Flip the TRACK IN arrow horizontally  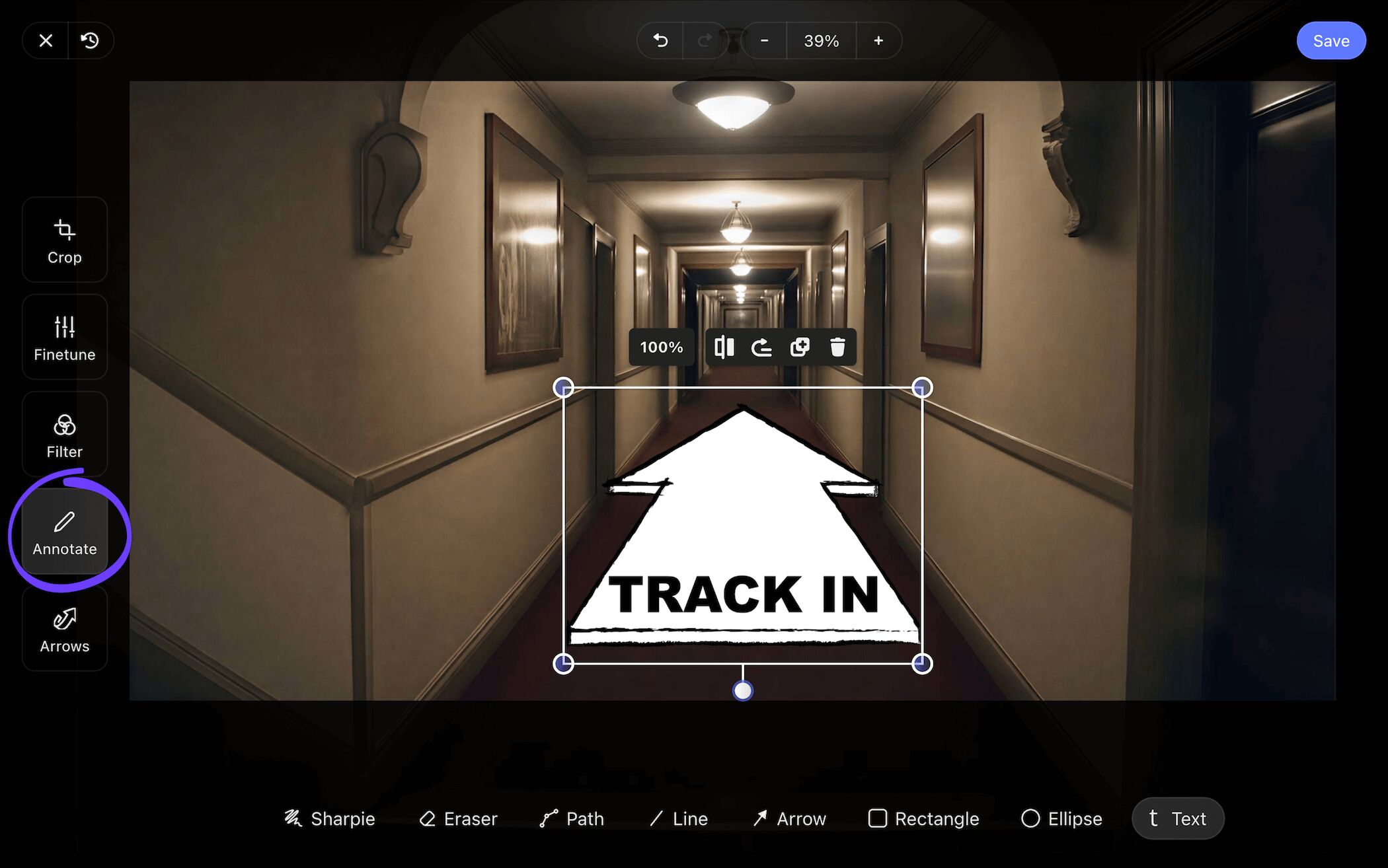[724, 347]
